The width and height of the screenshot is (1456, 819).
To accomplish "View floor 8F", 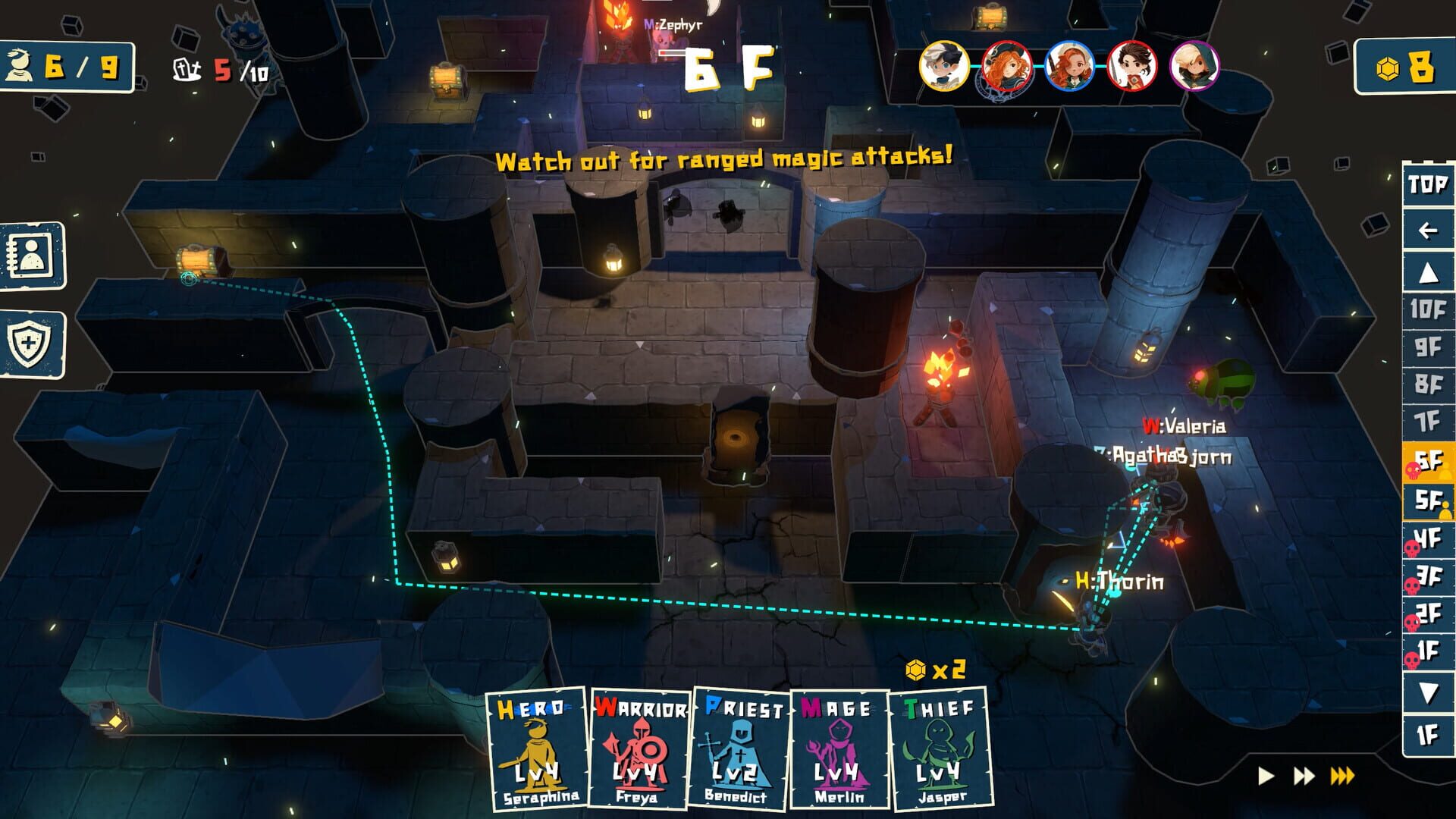I will 1427,384.
